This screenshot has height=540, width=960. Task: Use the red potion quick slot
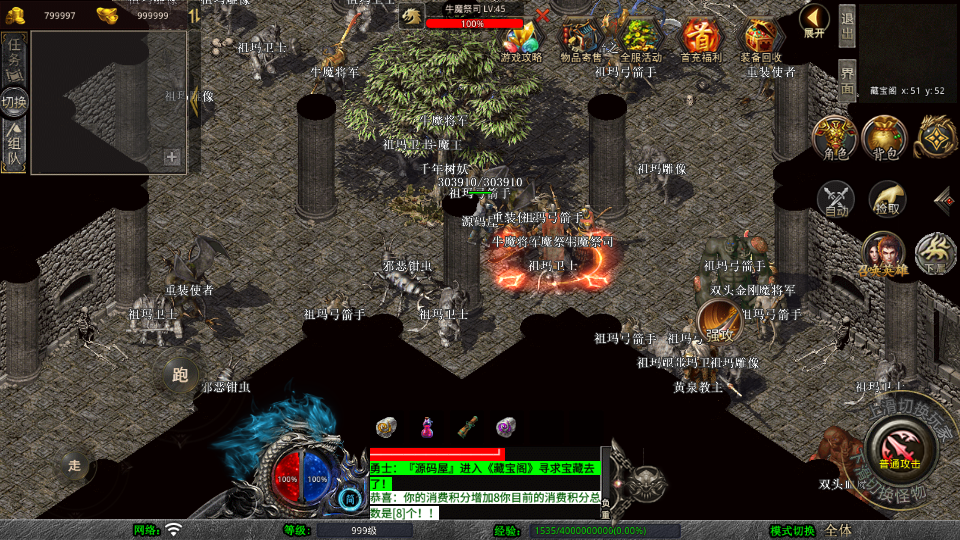coord(427,427)
